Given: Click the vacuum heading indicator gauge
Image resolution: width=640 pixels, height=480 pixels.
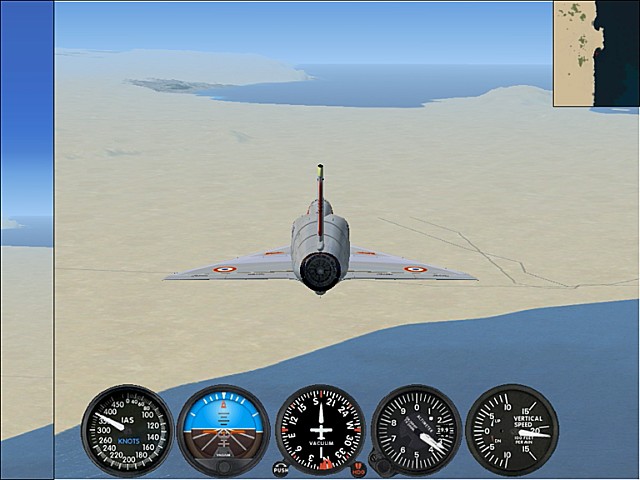Looking at the screenshot, I should (x=320, y=430).
